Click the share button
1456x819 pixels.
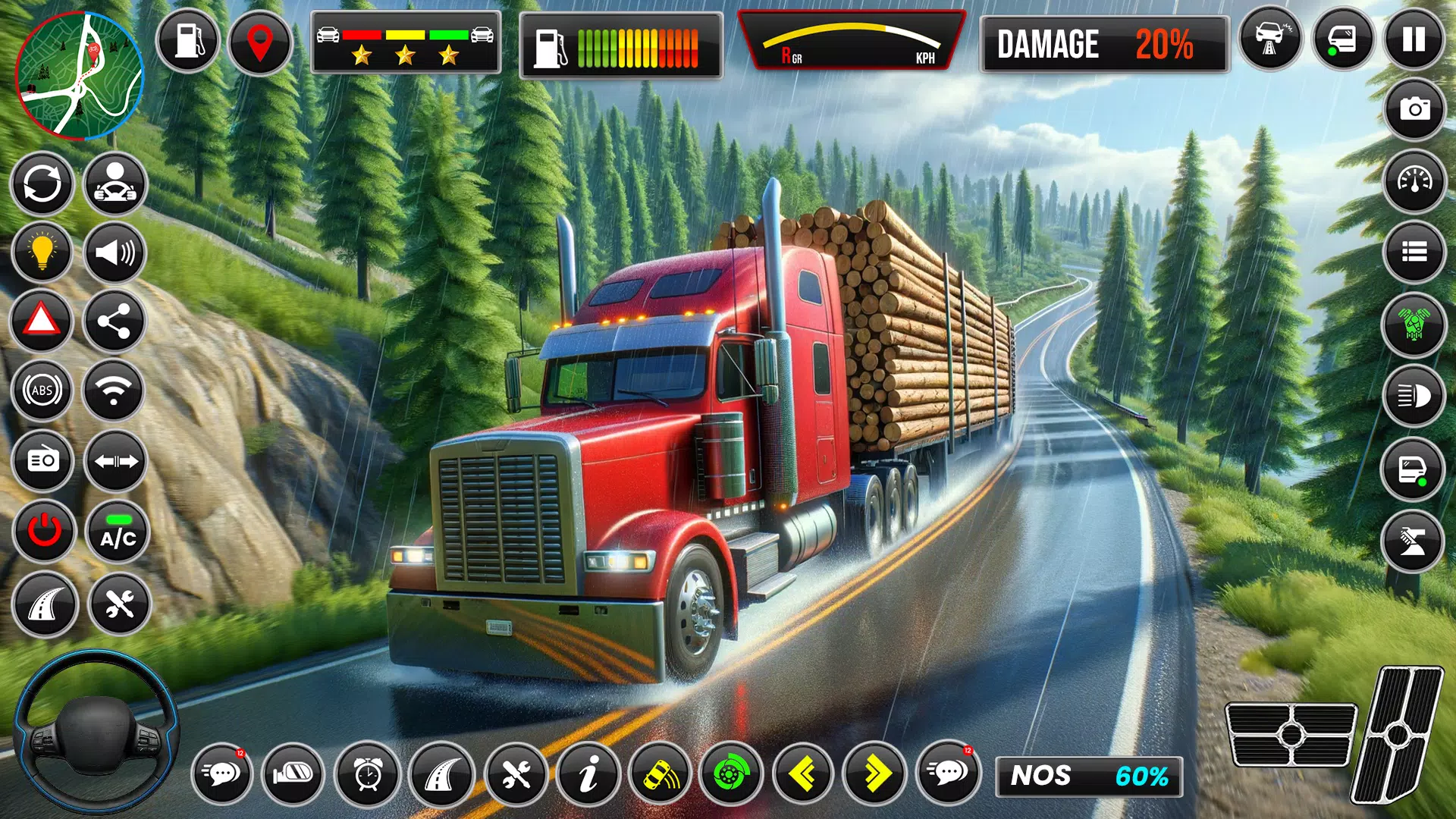tap(115, 322)
